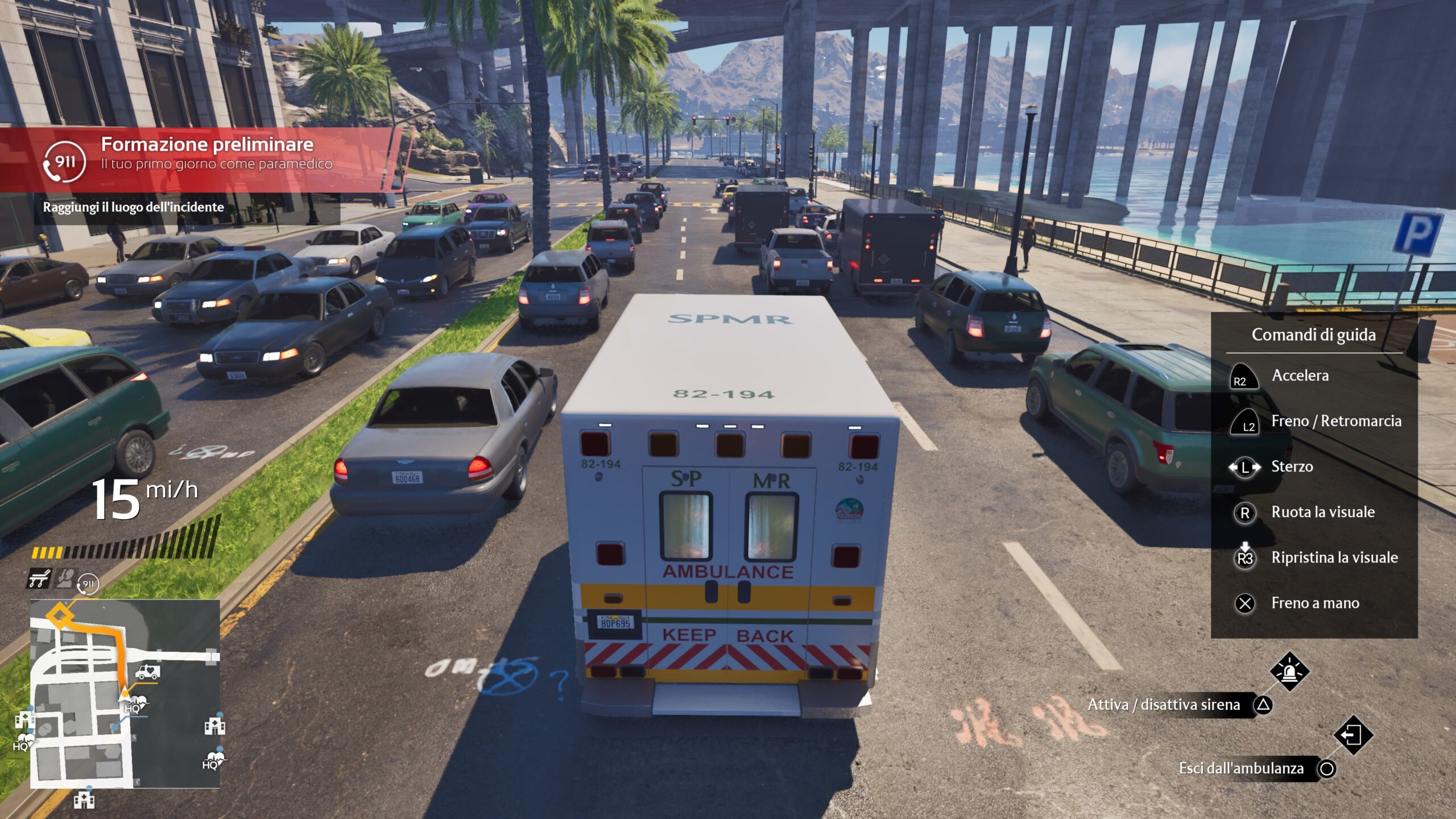
Task: Toggle the siren beacon icon
Action: [x=1289, y=672]
